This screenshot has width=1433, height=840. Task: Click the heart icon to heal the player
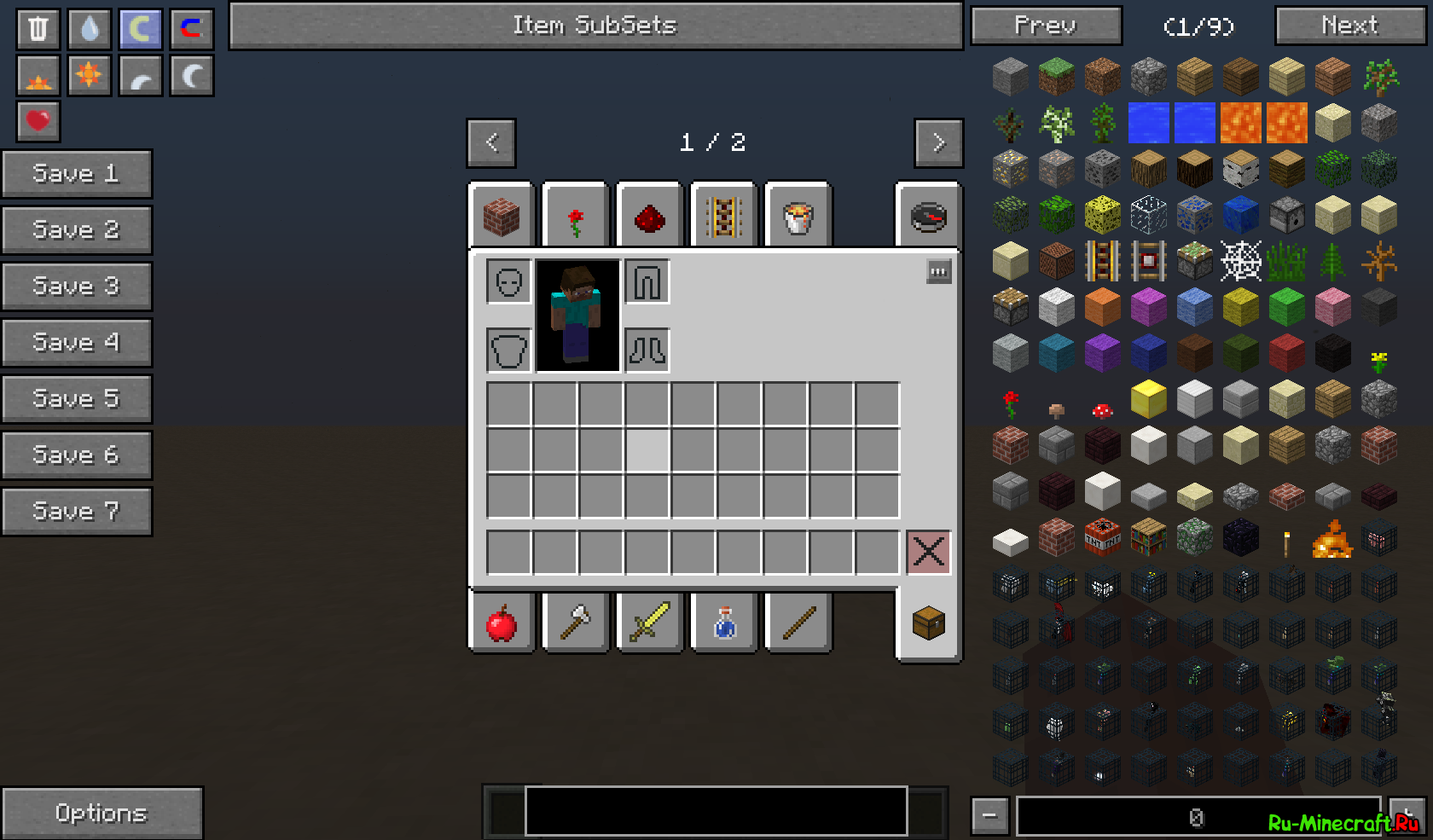[x=36, y=122]
